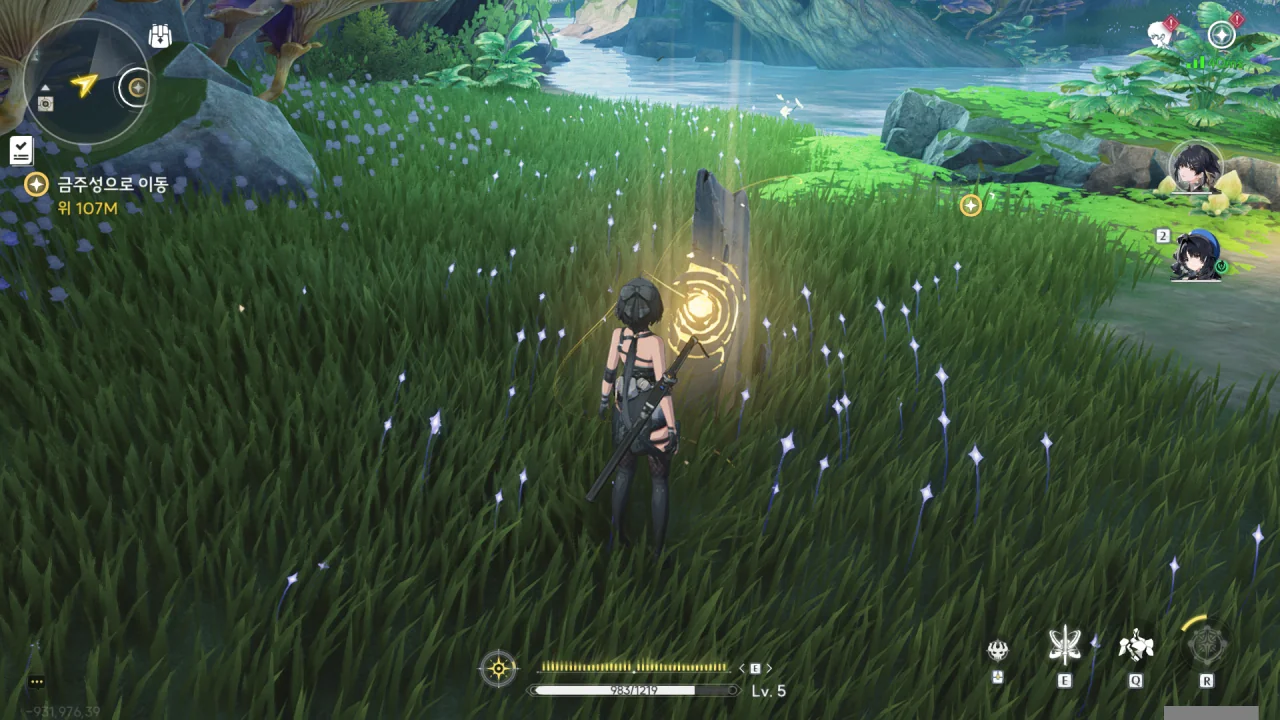Click the minimap camera lock icon
Viewport: 1280px width, 720px height.
pos(46,103)
